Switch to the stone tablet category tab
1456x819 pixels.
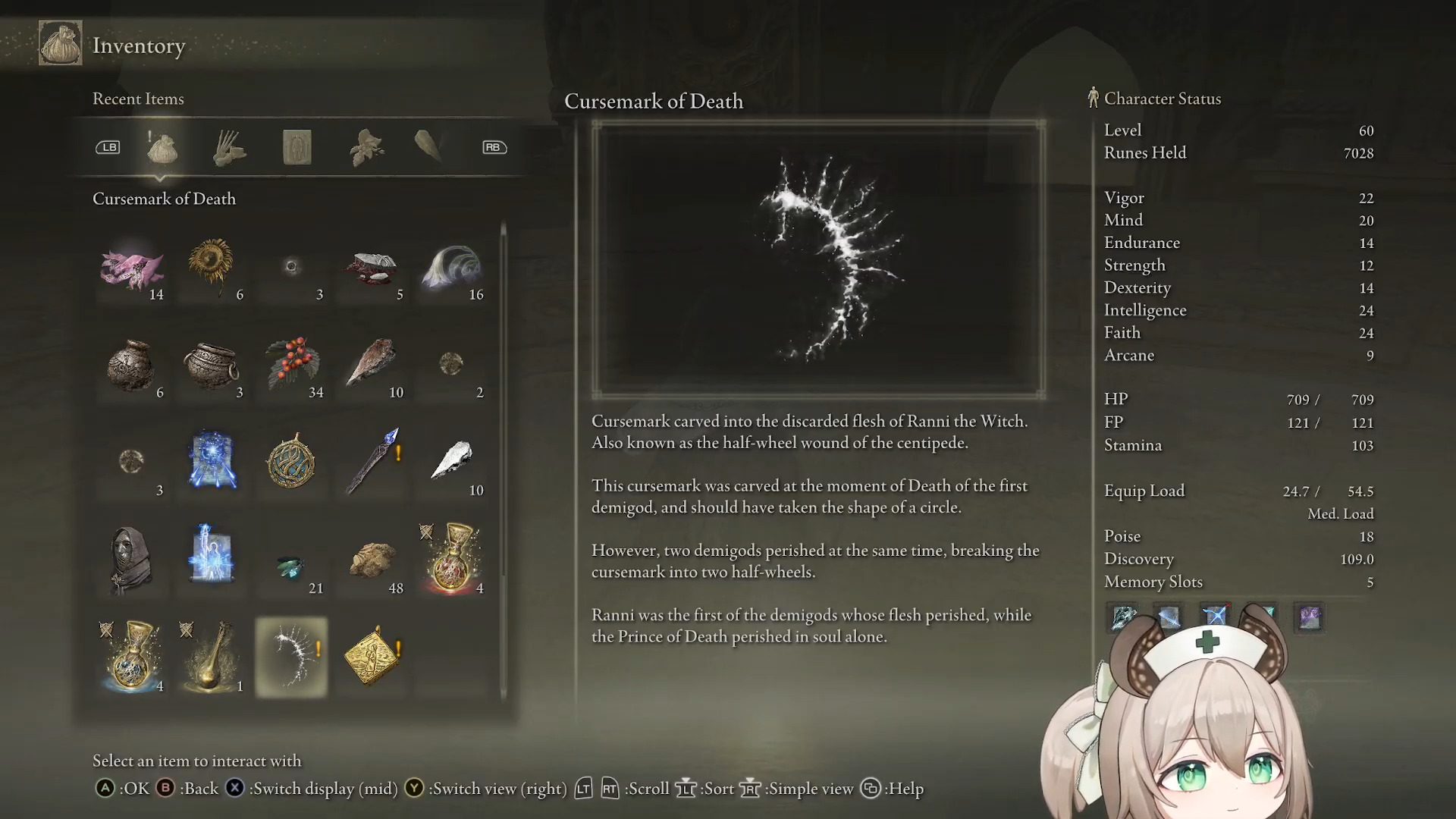[297, 148]
